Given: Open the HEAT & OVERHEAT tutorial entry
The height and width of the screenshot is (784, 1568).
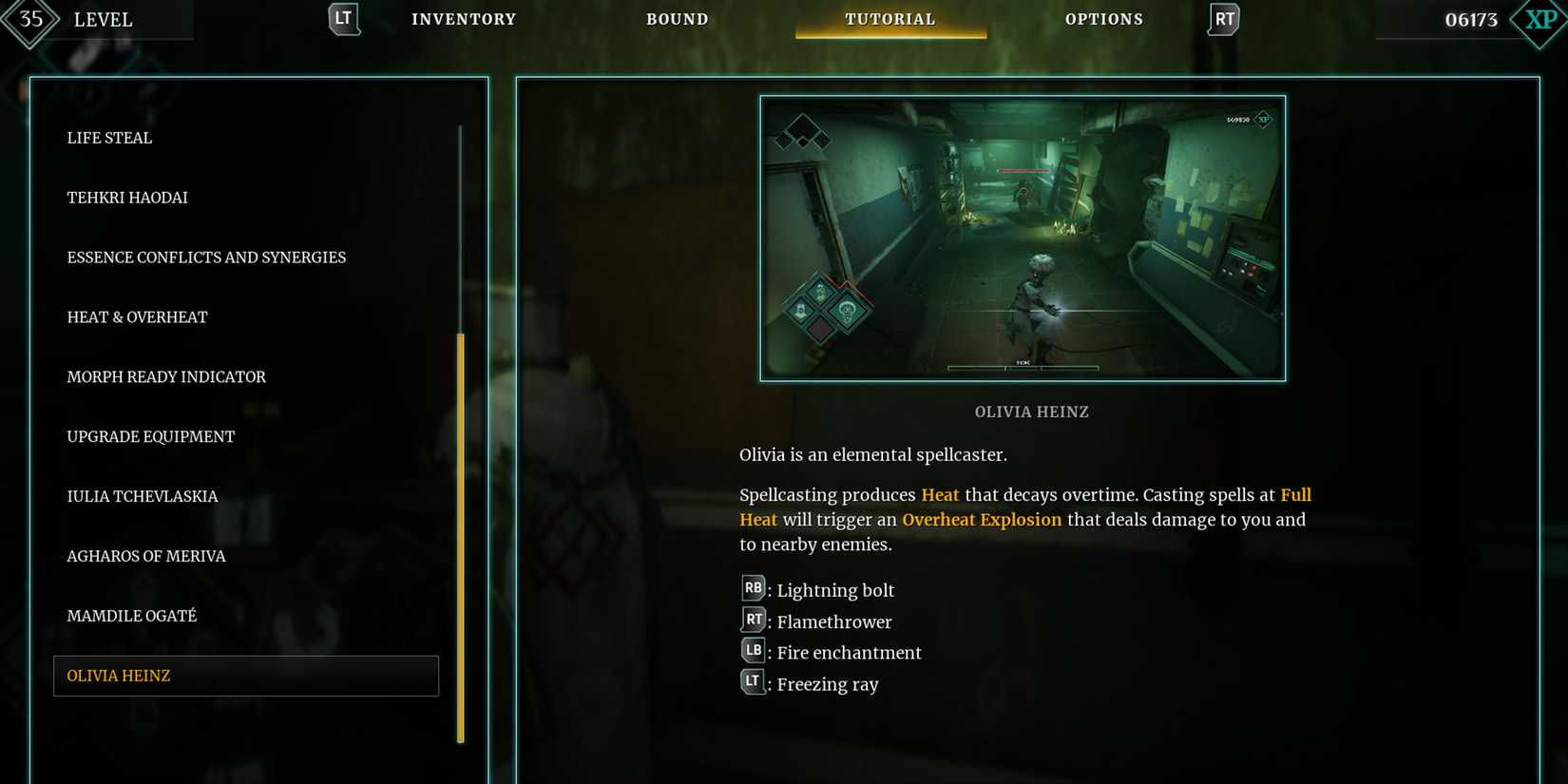Looking at the screenshot, I should pyautogui.click(x=137, y=316).
